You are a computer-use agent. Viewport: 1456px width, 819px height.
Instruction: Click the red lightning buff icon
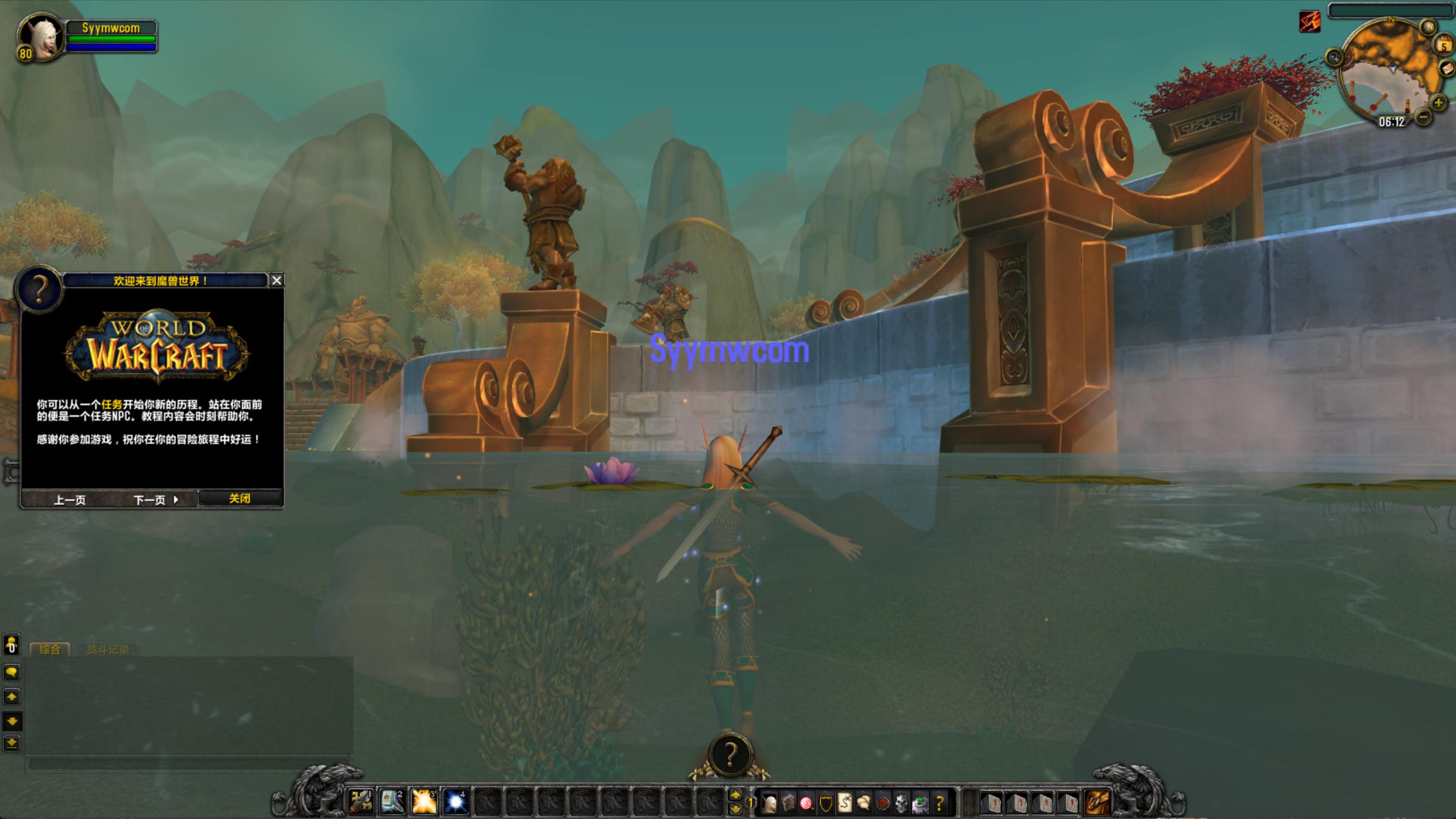tap(1310, 22)
